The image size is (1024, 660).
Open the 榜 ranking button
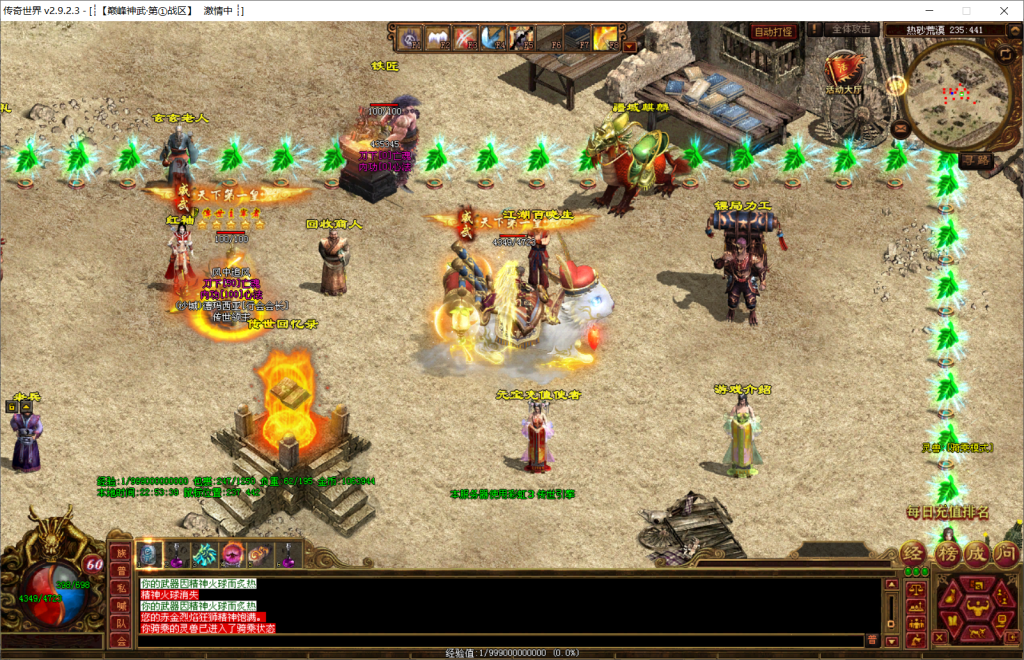click(x=946, y=553)
